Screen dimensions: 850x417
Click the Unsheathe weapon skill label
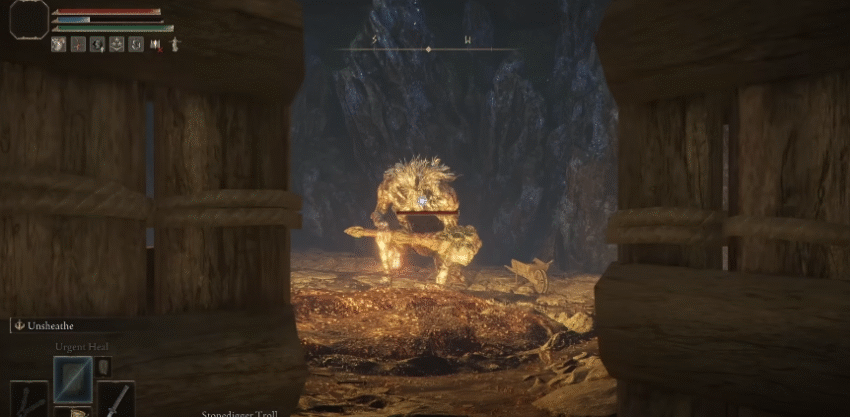coord(52,325)
